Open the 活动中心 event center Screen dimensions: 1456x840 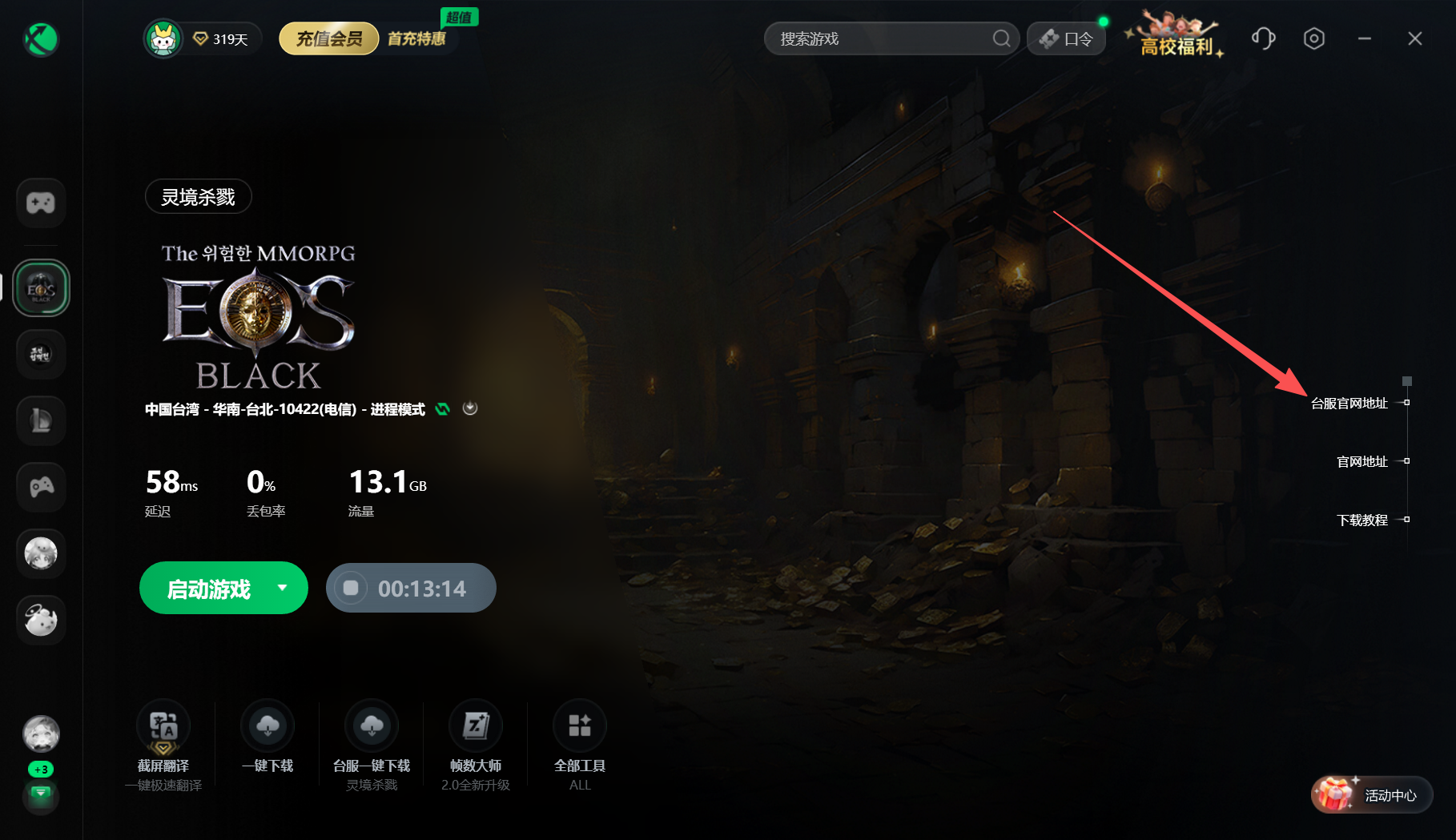pyautogui.click(x=1372, y=795)
